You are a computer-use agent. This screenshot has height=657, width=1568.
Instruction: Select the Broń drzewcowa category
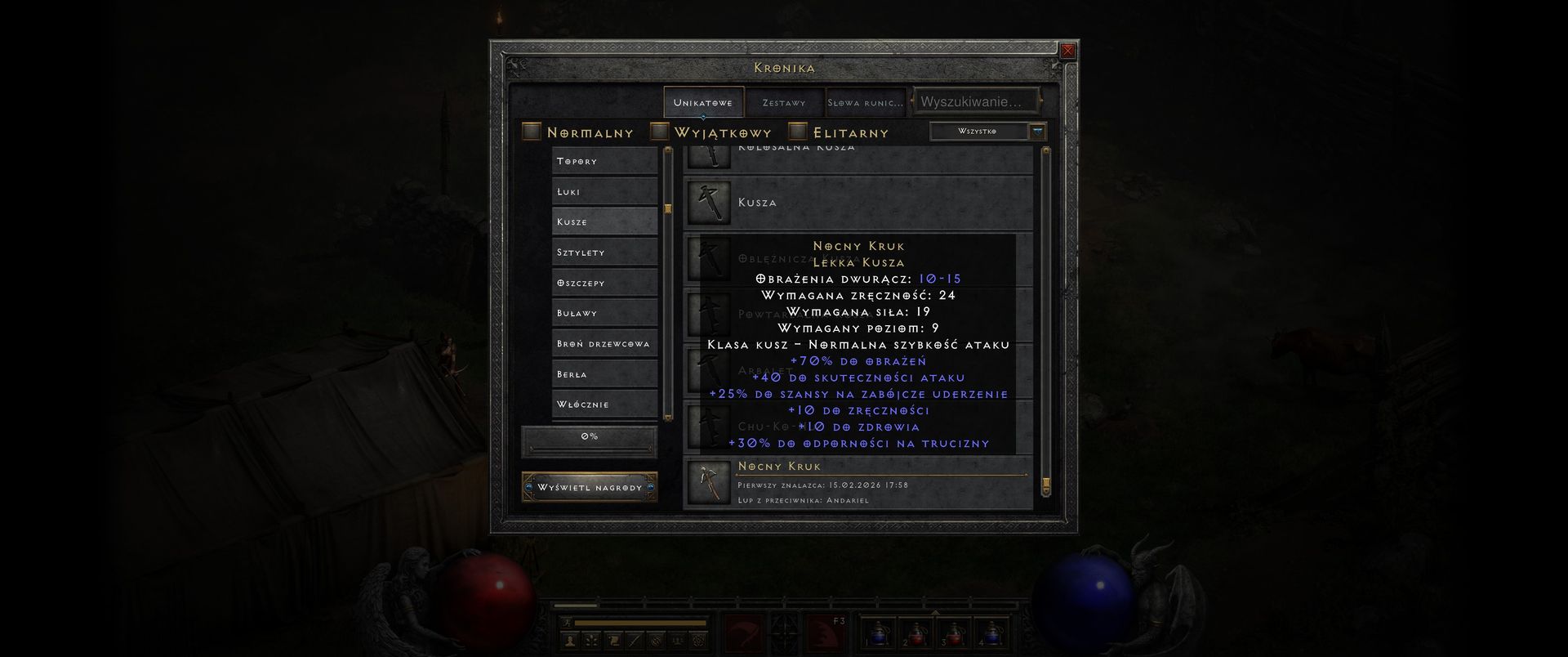[604, 343]
